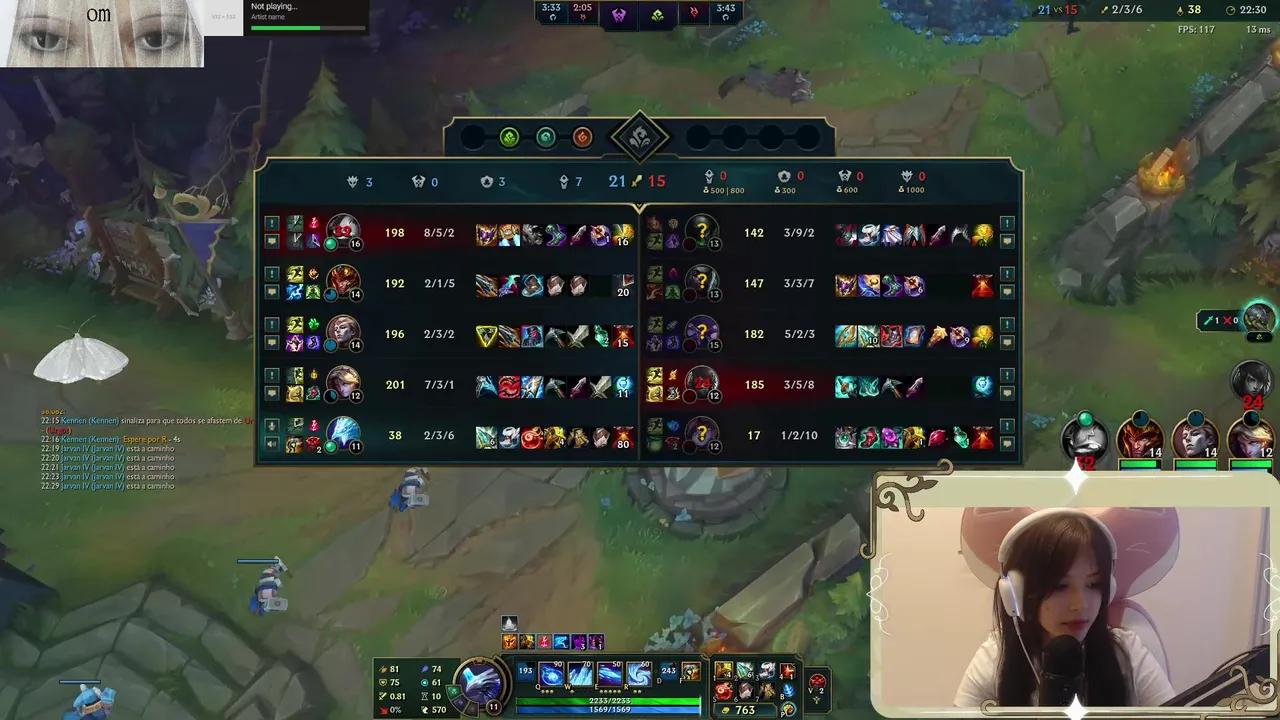Click the team crest at scoreboard top center
The height and width of the screenshot is (720, 1280).
pyautogui.click(x=640, y=137)
